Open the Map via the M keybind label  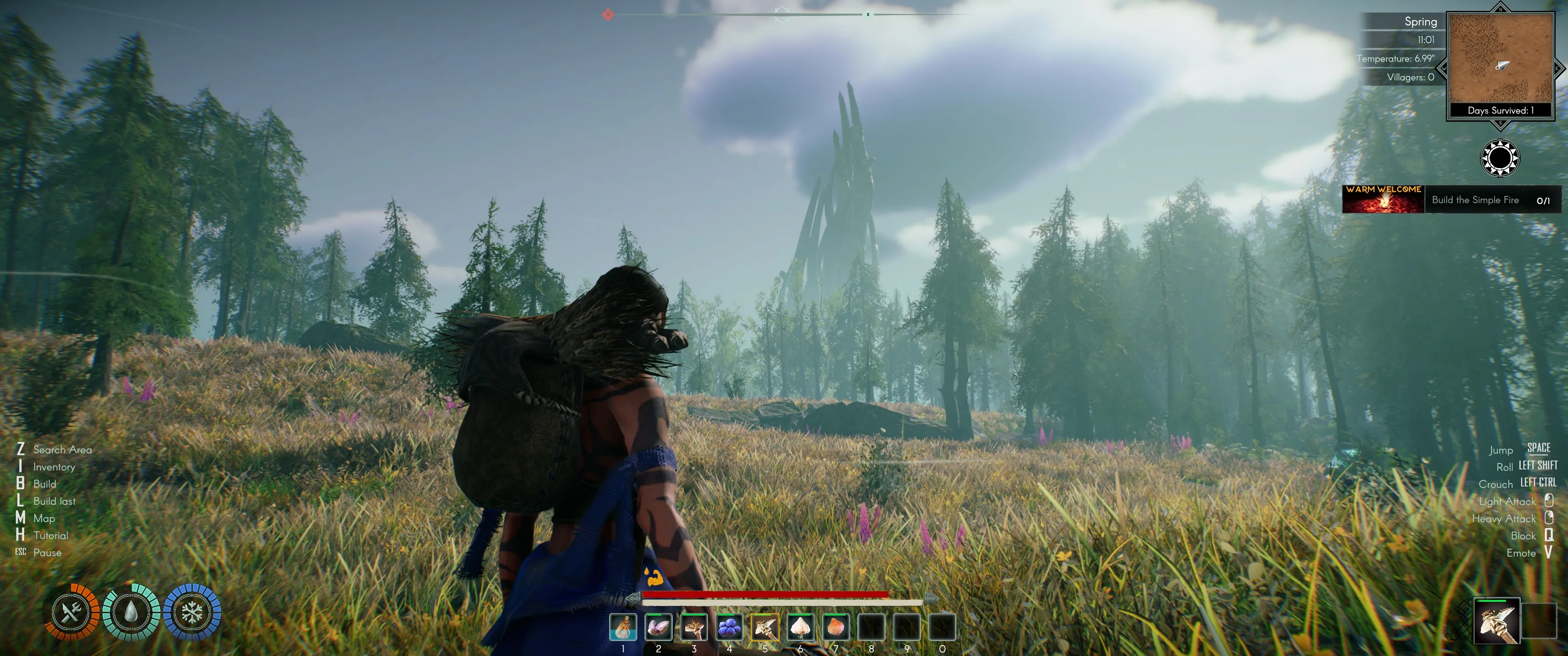click(44, 518)
